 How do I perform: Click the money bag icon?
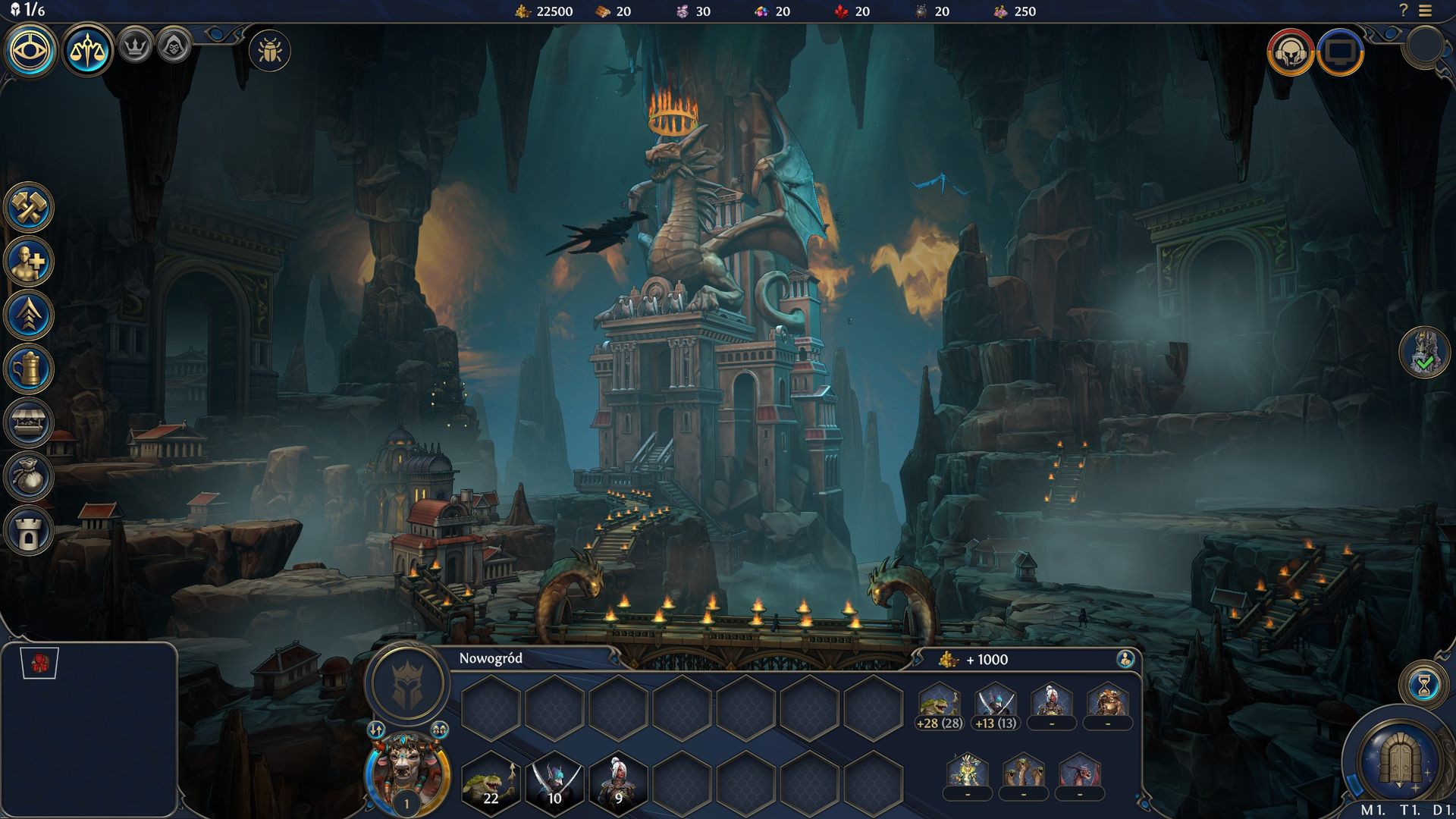pyautogui.click(x=29, y=477)
